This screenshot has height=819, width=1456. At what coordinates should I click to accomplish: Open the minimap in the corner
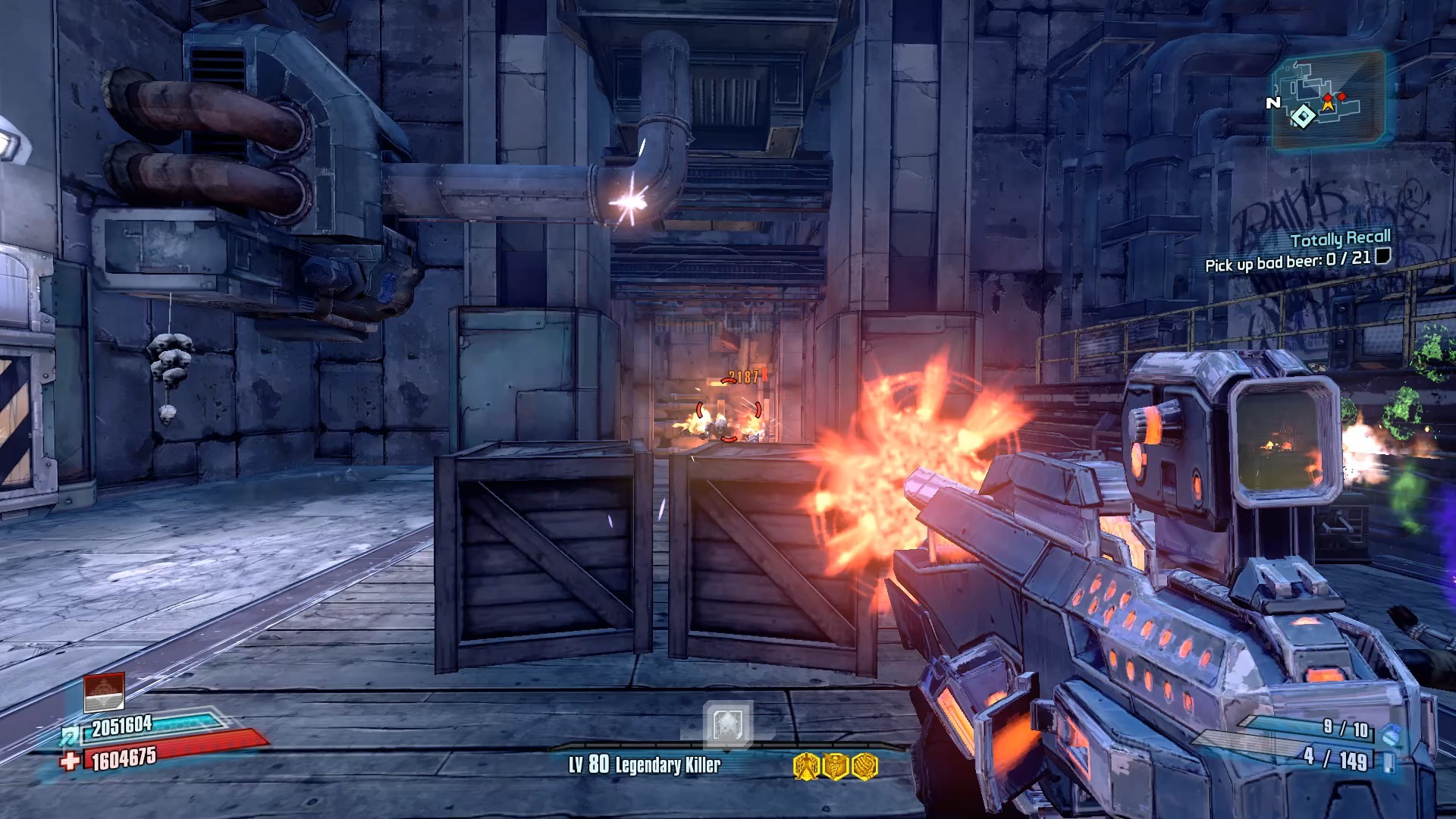point(1328,99)
